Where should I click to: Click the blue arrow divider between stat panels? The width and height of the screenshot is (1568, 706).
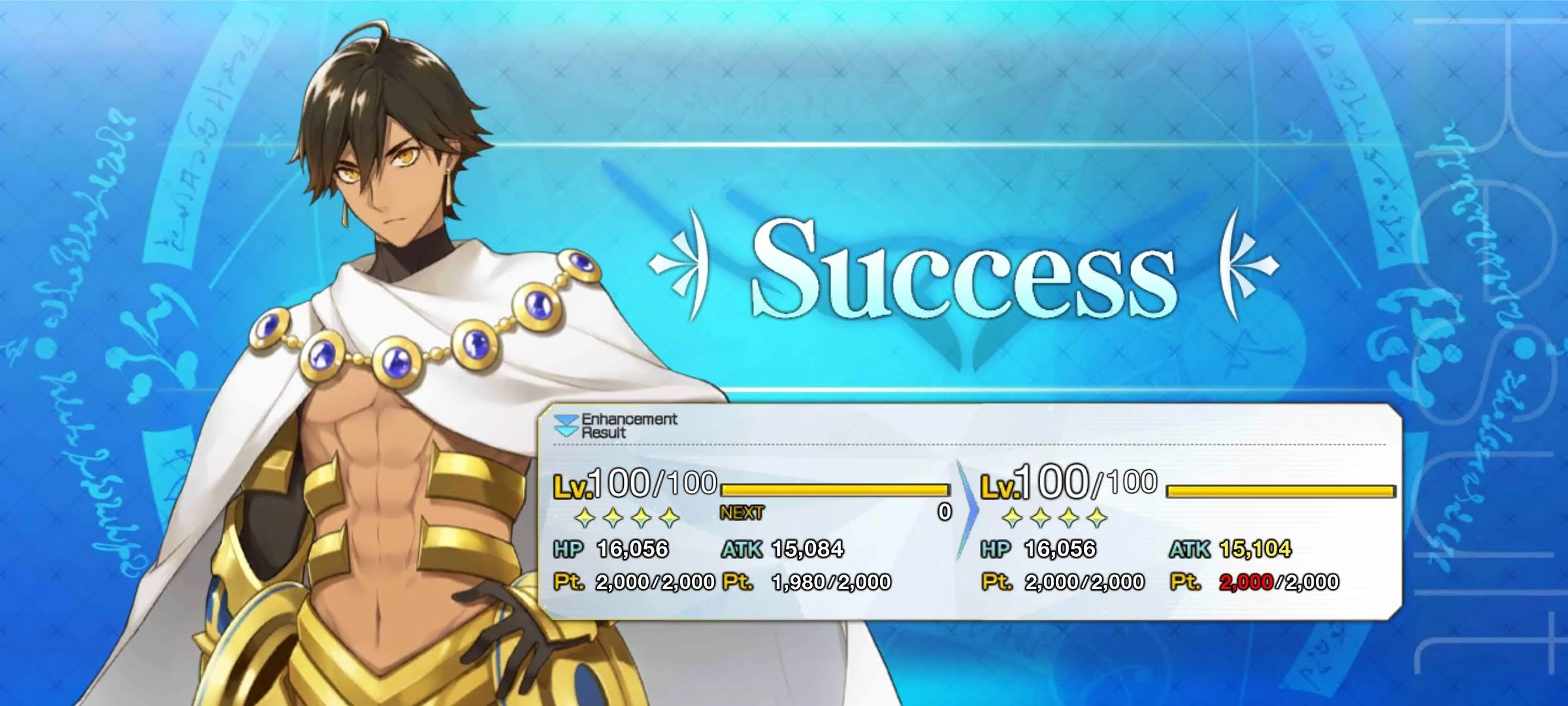[x=967, y=510]
